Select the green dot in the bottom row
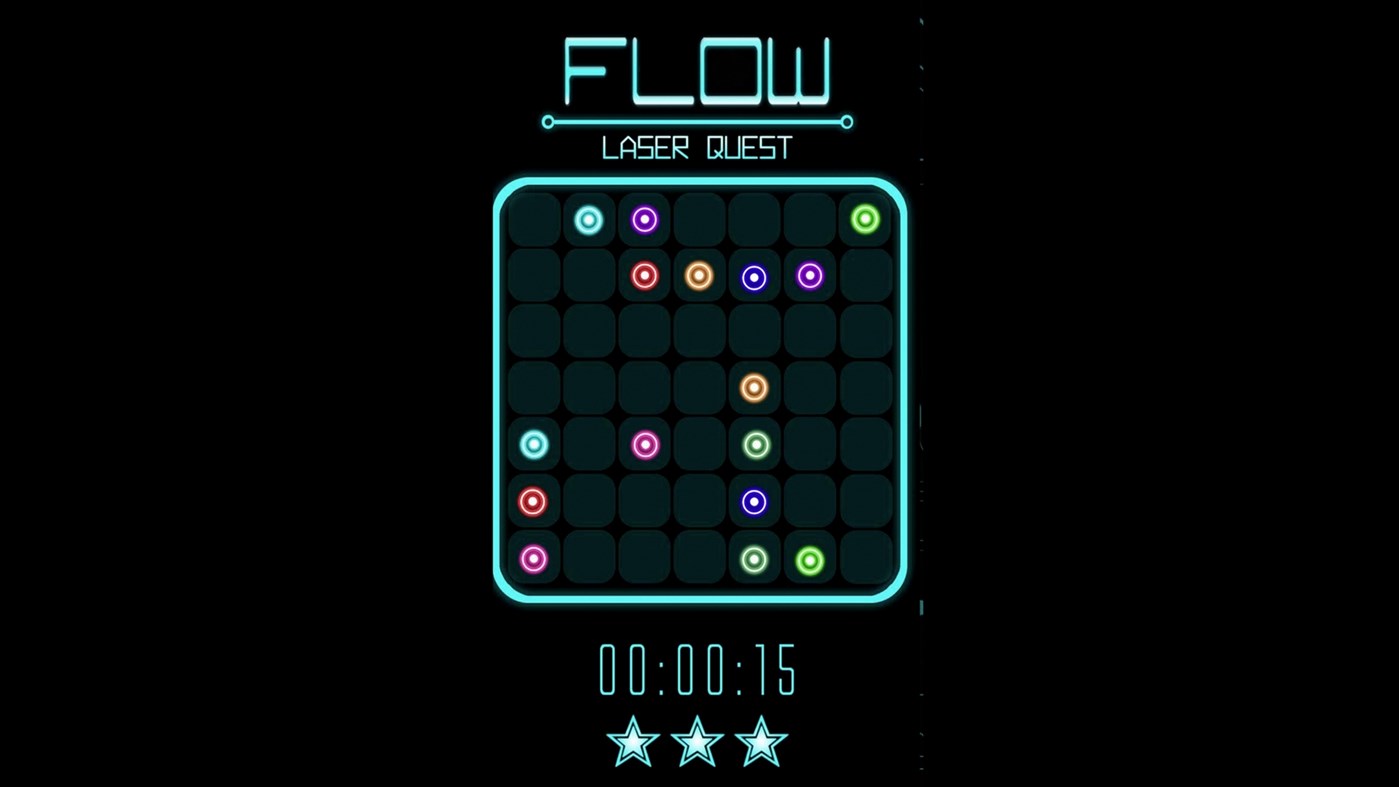 pyautogui.click(x=808, y=560)
